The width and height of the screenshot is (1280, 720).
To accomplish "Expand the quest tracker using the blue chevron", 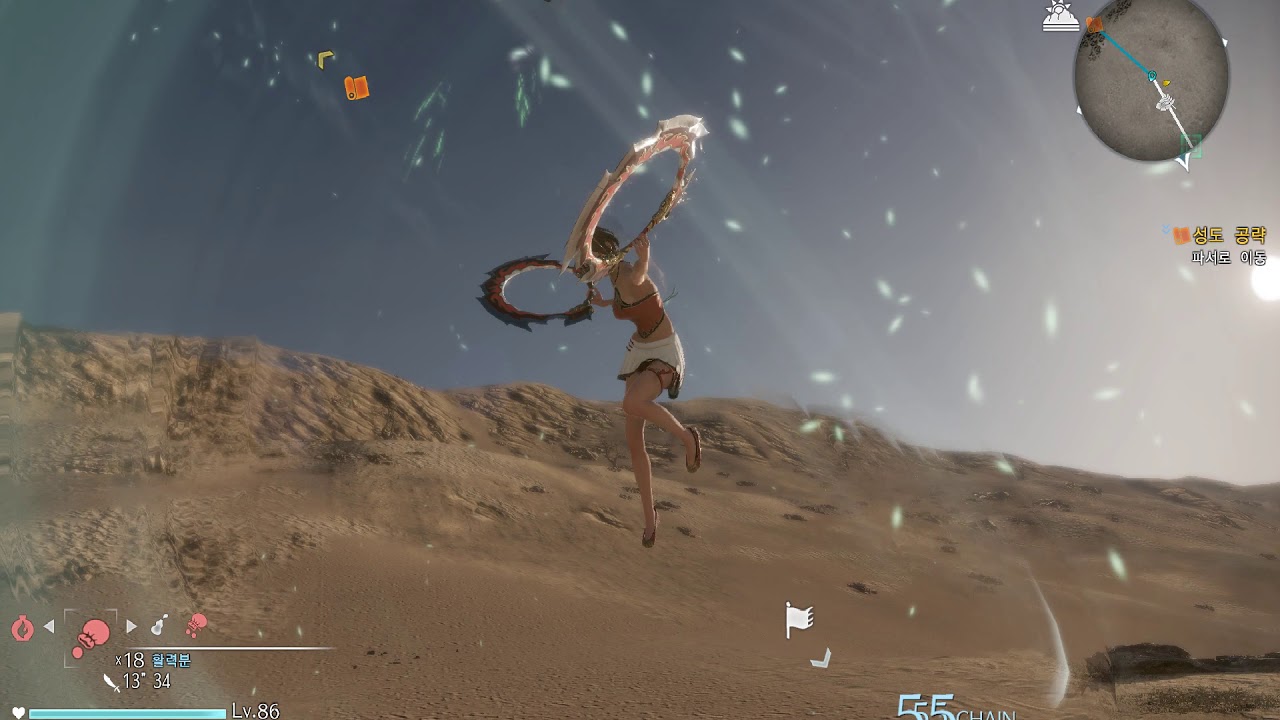I will [1166, 229].
